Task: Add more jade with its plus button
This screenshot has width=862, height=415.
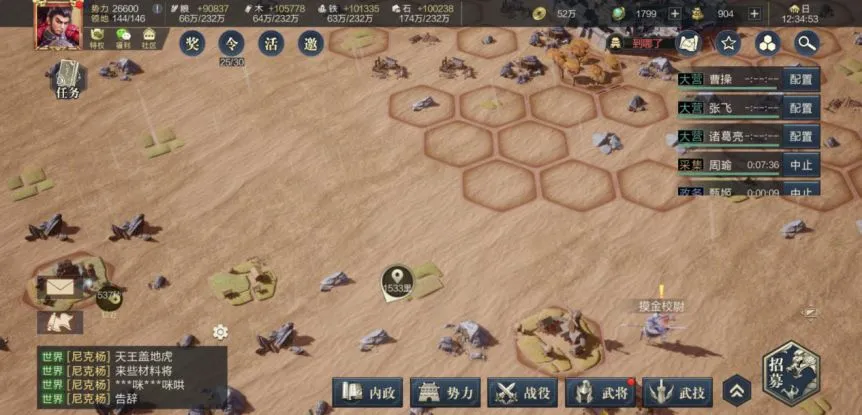Action: coord(675,13)
